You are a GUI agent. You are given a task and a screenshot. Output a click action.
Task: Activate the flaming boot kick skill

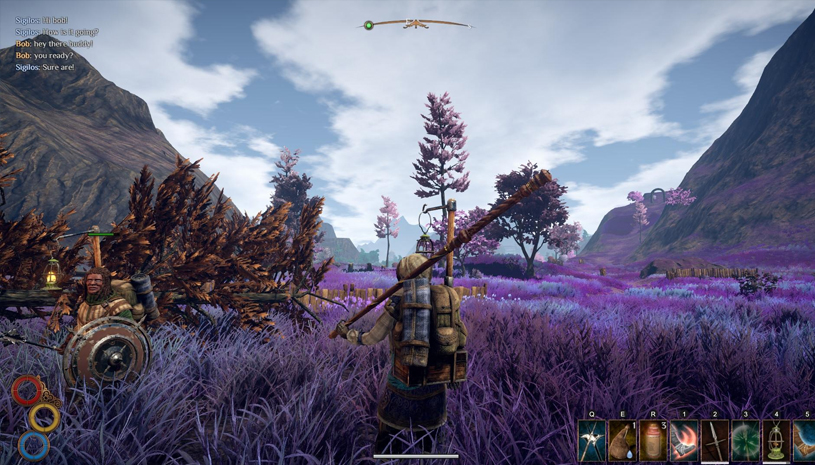pos(684,441)
